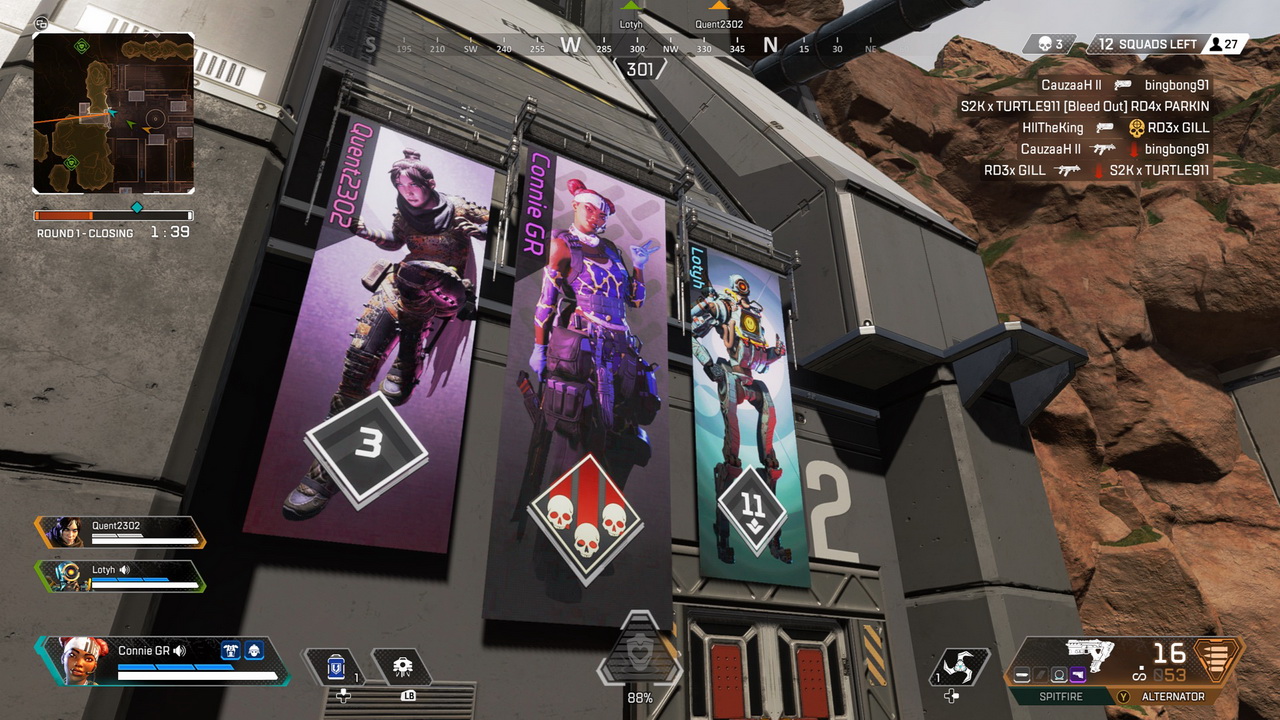Viewport: 1280px width, 720px height.
Task: Click the compass heading strip
Action: [x=620, y=46]
